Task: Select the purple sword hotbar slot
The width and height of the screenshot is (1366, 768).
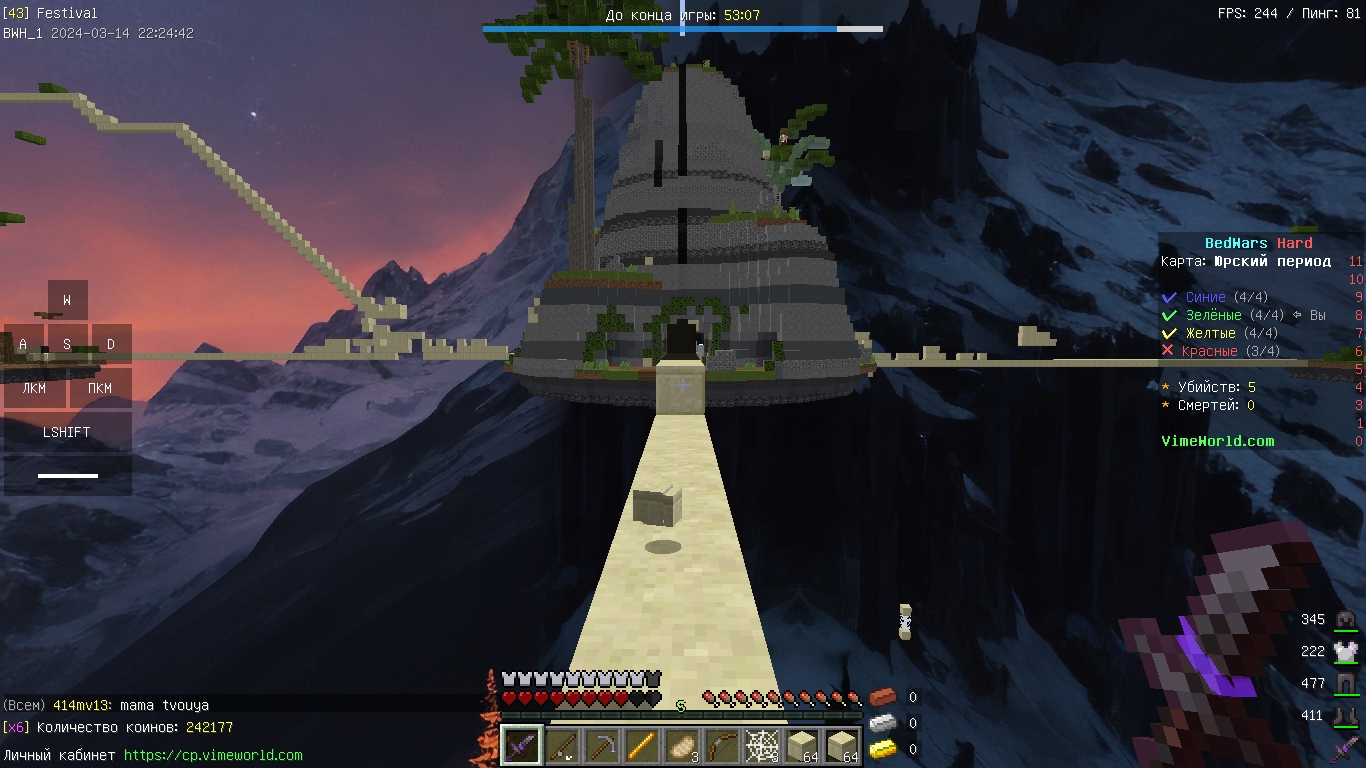Action: (x=521, y=746)
